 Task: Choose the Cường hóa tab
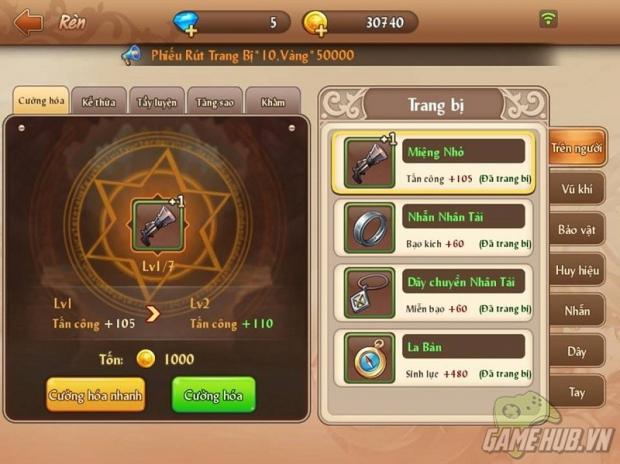41,102
